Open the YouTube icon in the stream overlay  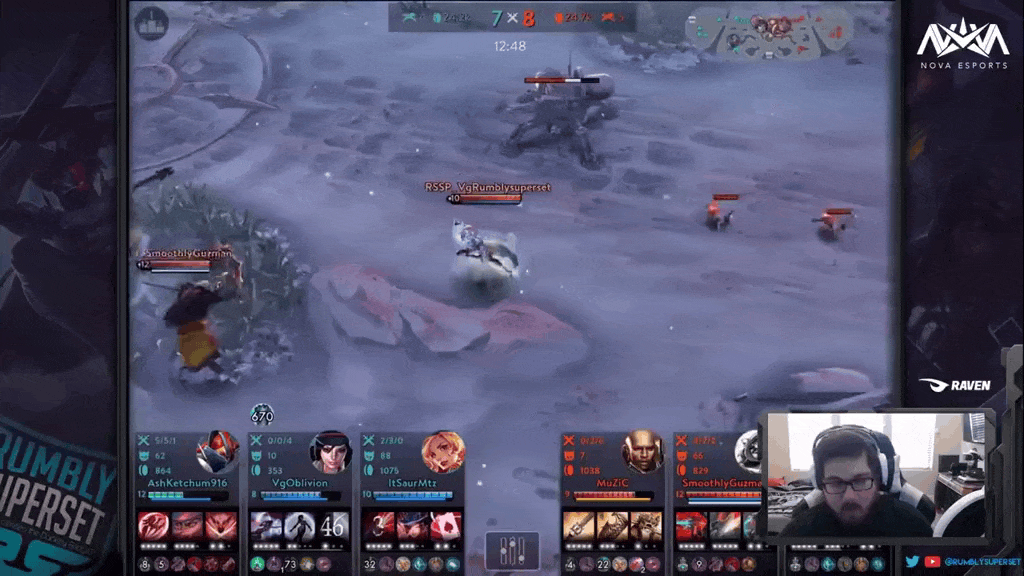point(932,562)
